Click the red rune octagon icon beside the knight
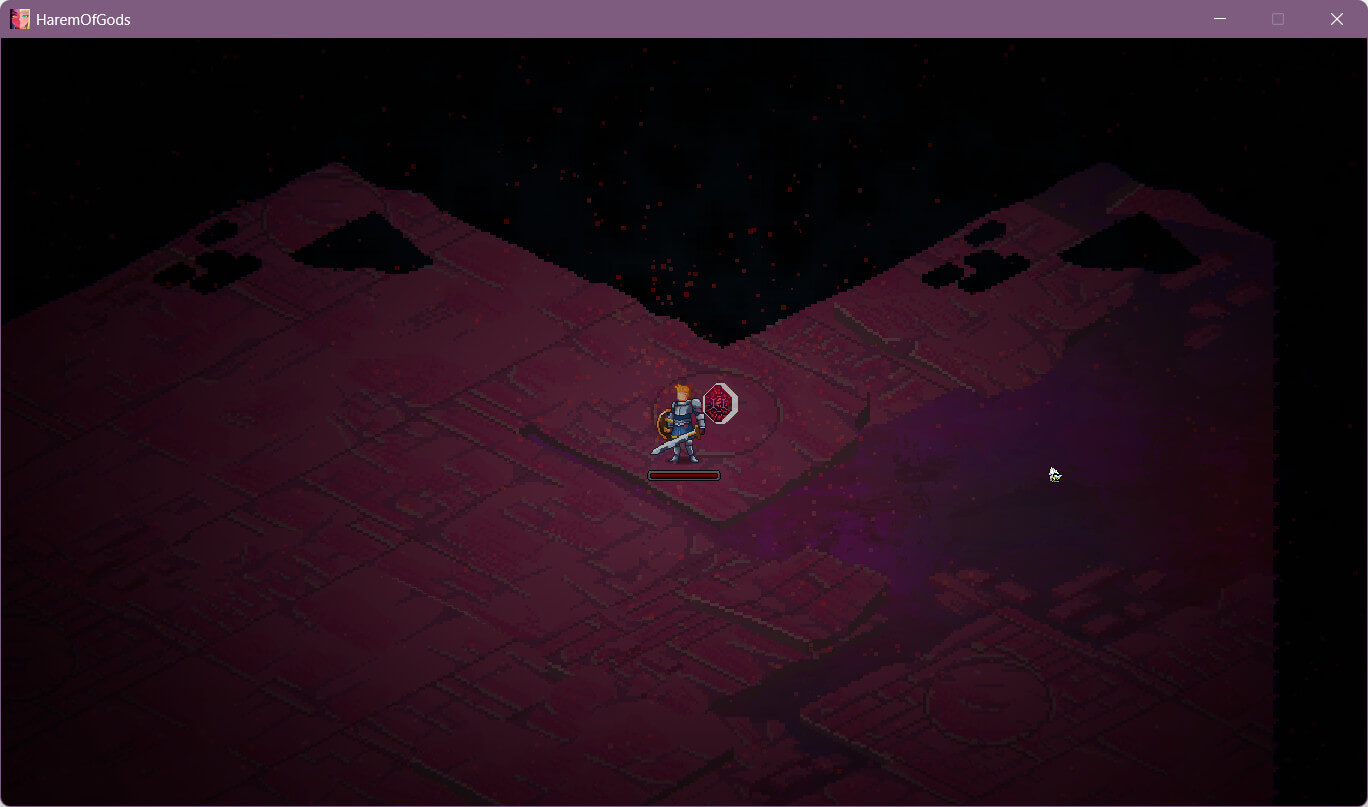The width and height of the screenshot is (1368, 807). pyautogui.click(x=720, y=403)
